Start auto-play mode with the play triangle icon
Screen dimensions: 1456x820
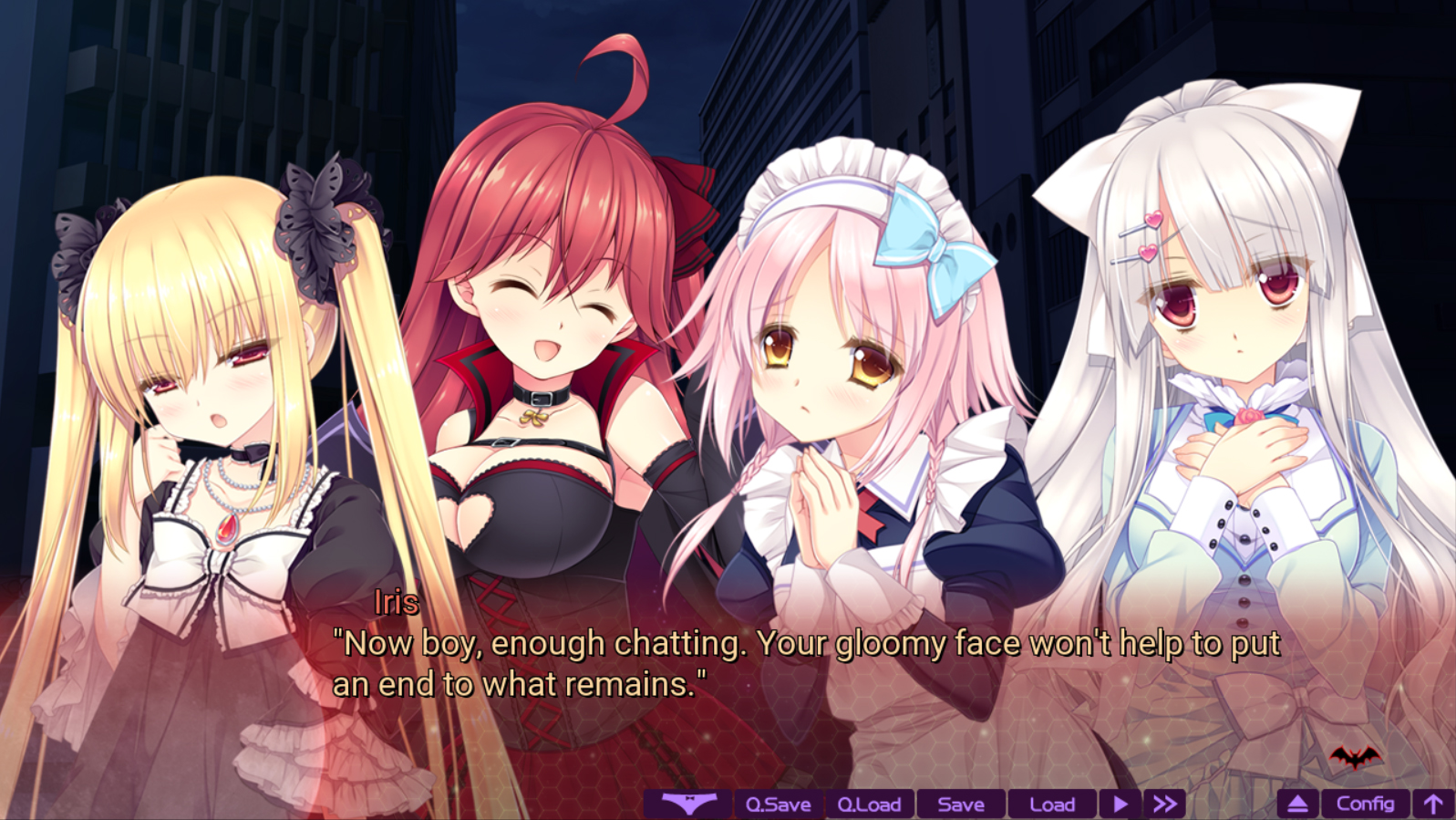tap(1118, 804)
